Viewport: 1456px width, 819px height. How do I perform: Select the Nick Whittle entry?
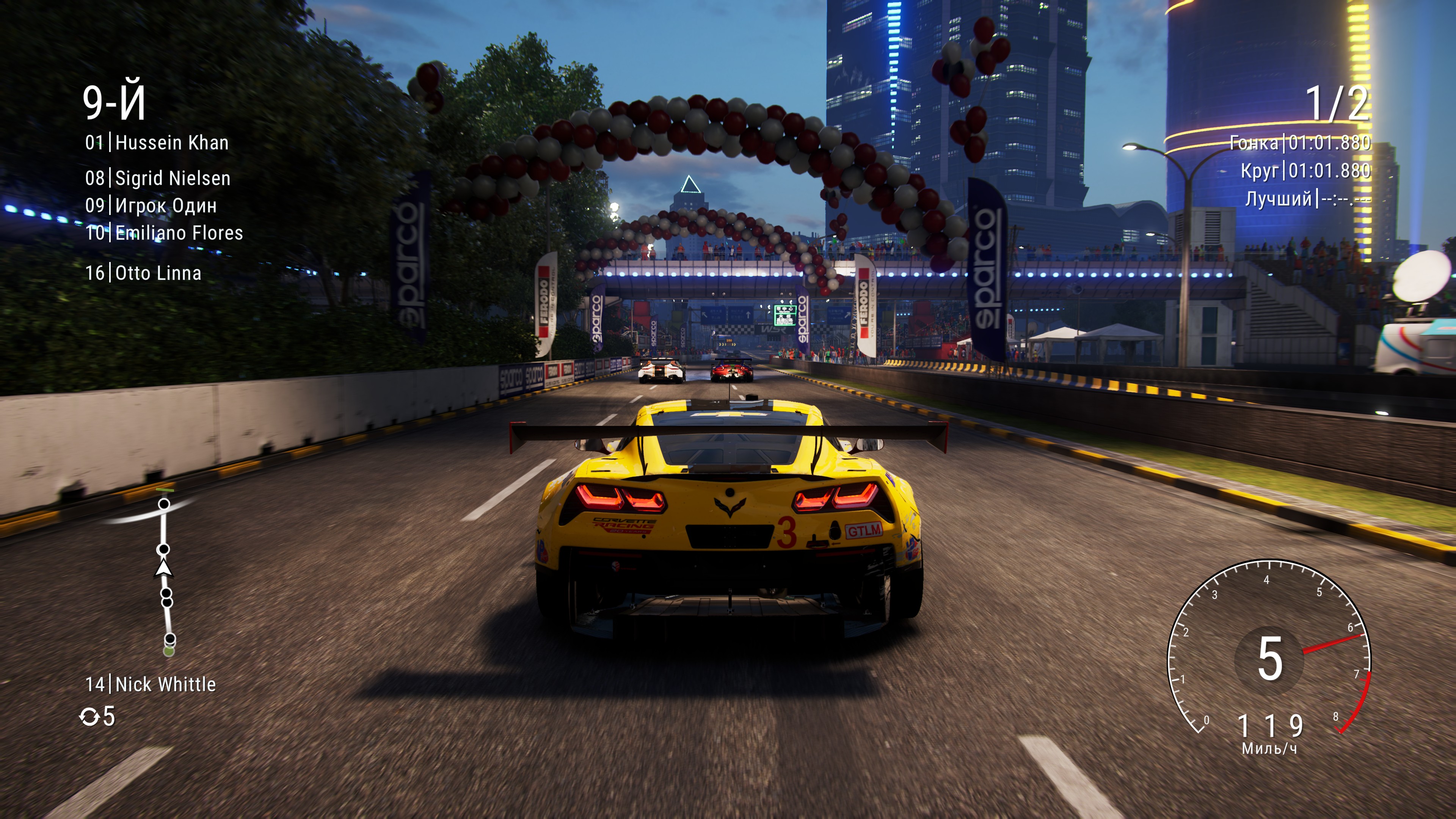151,684
